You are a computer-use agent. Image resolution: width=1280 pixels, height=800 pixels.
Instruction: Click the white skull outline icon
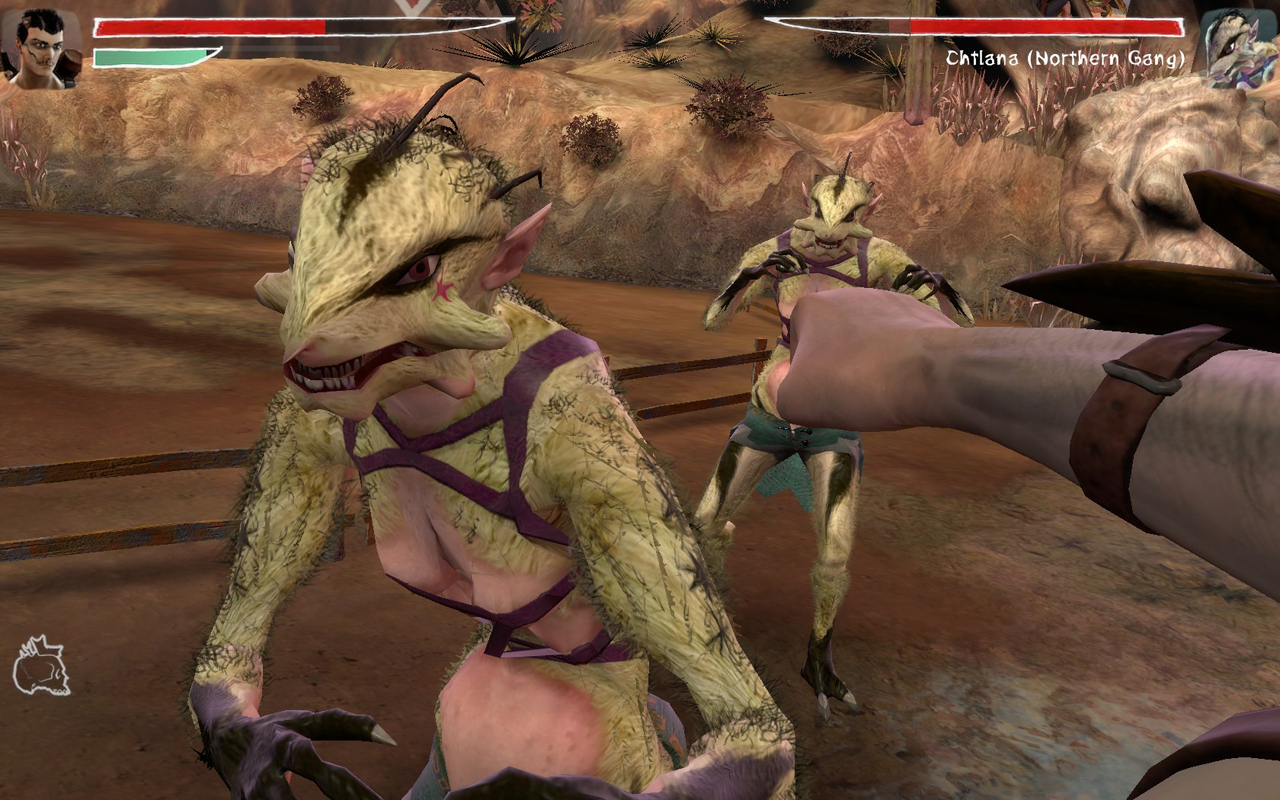pos(41,666)
